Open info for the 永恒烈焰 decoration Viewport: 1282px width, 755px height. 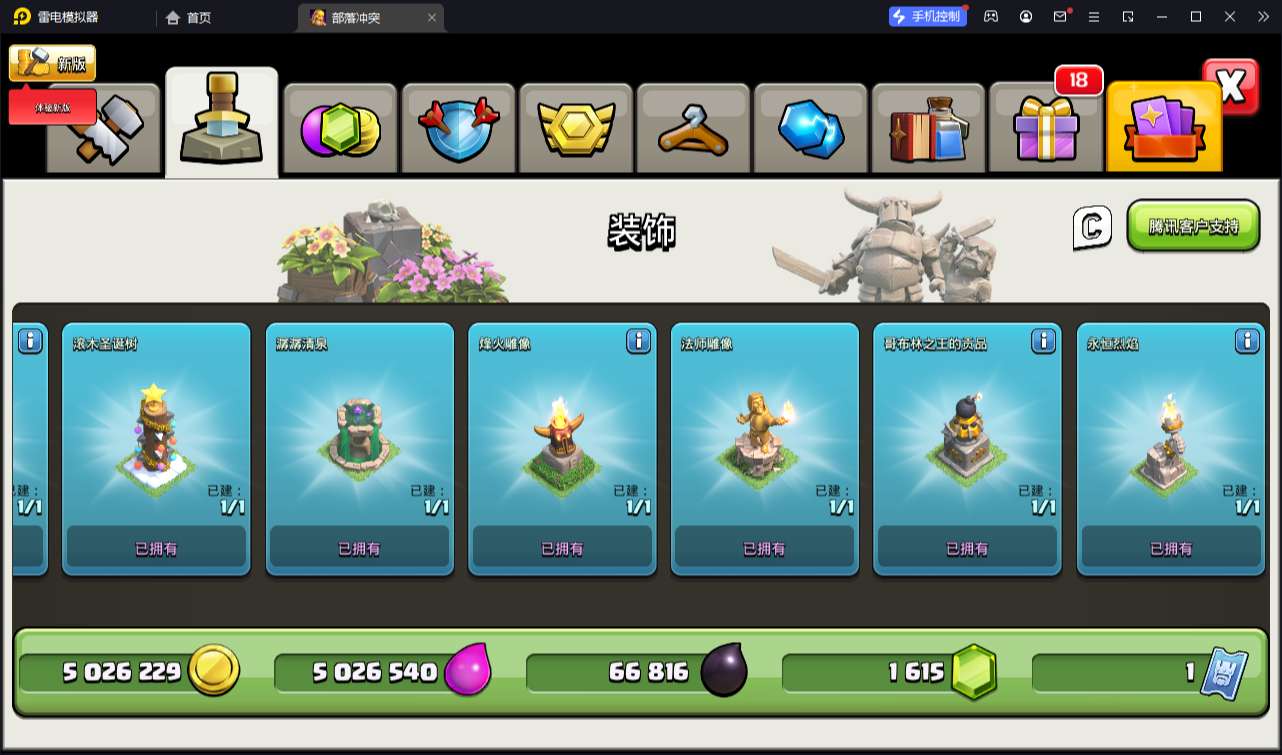pyautogui.click(x=1247, y=342)
